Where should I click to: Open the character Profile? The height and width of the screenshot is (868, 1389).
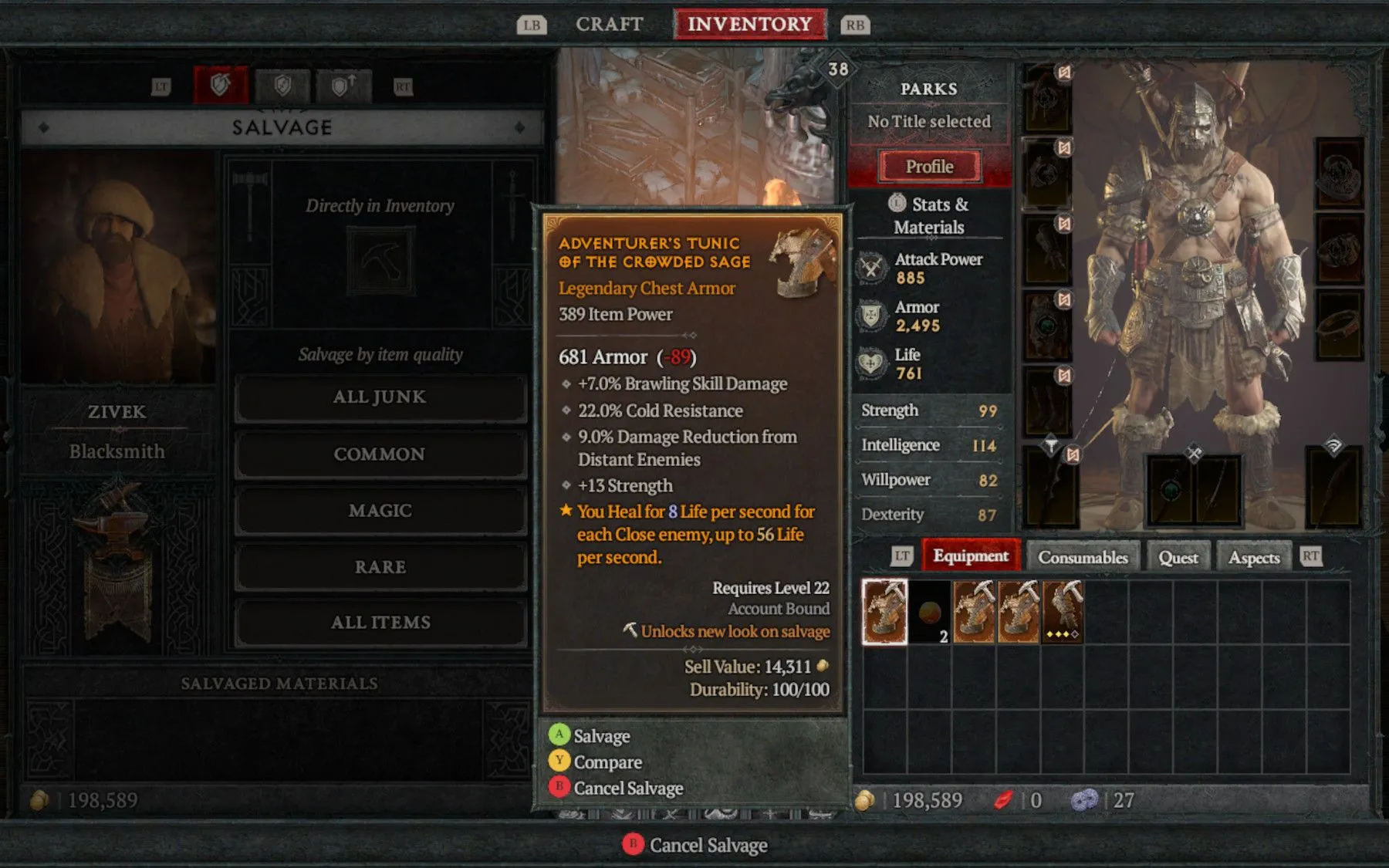[x=929, y=167]
